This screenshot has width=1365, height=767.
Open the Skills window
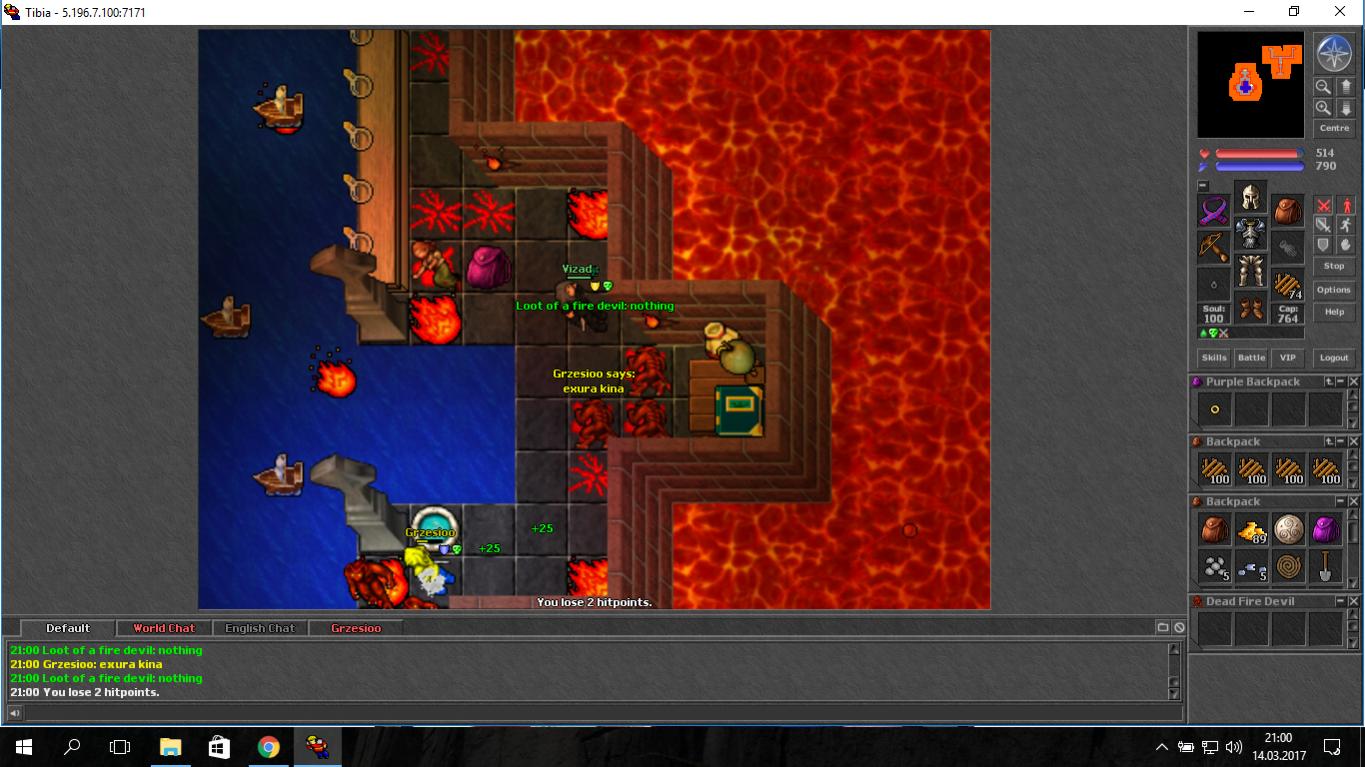coord(1214,357)
